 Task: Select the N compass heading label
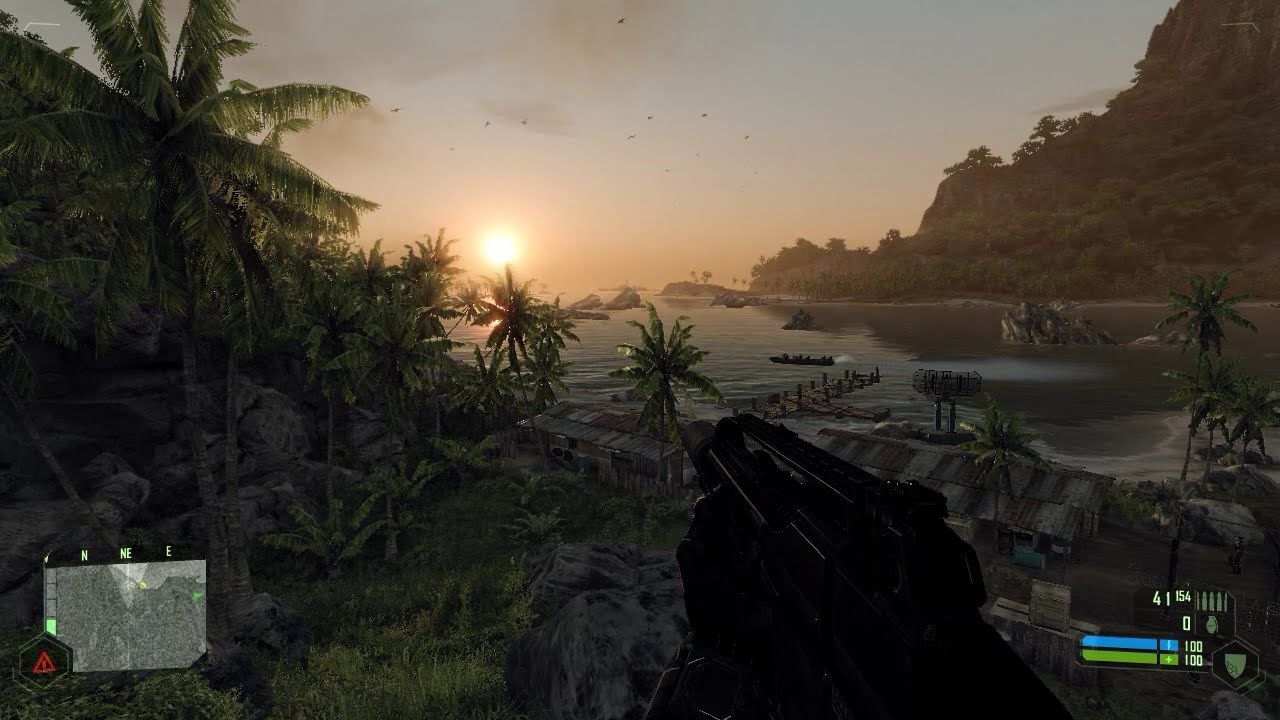82,555
